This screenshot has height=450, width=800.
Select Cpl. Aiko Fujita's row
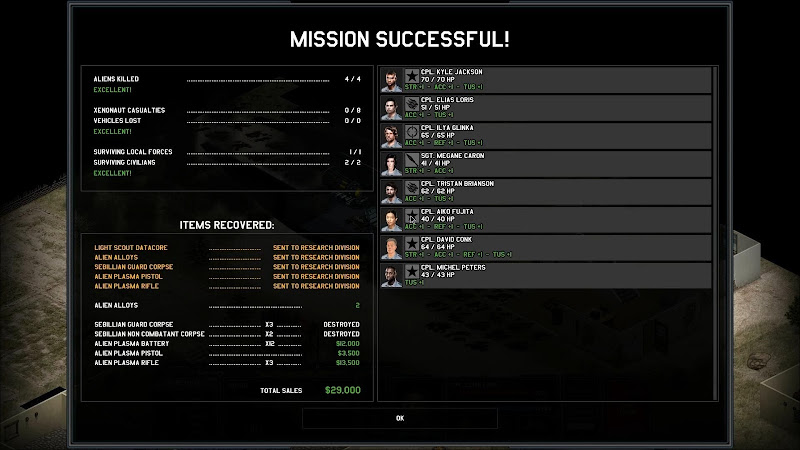pos(545,220)
